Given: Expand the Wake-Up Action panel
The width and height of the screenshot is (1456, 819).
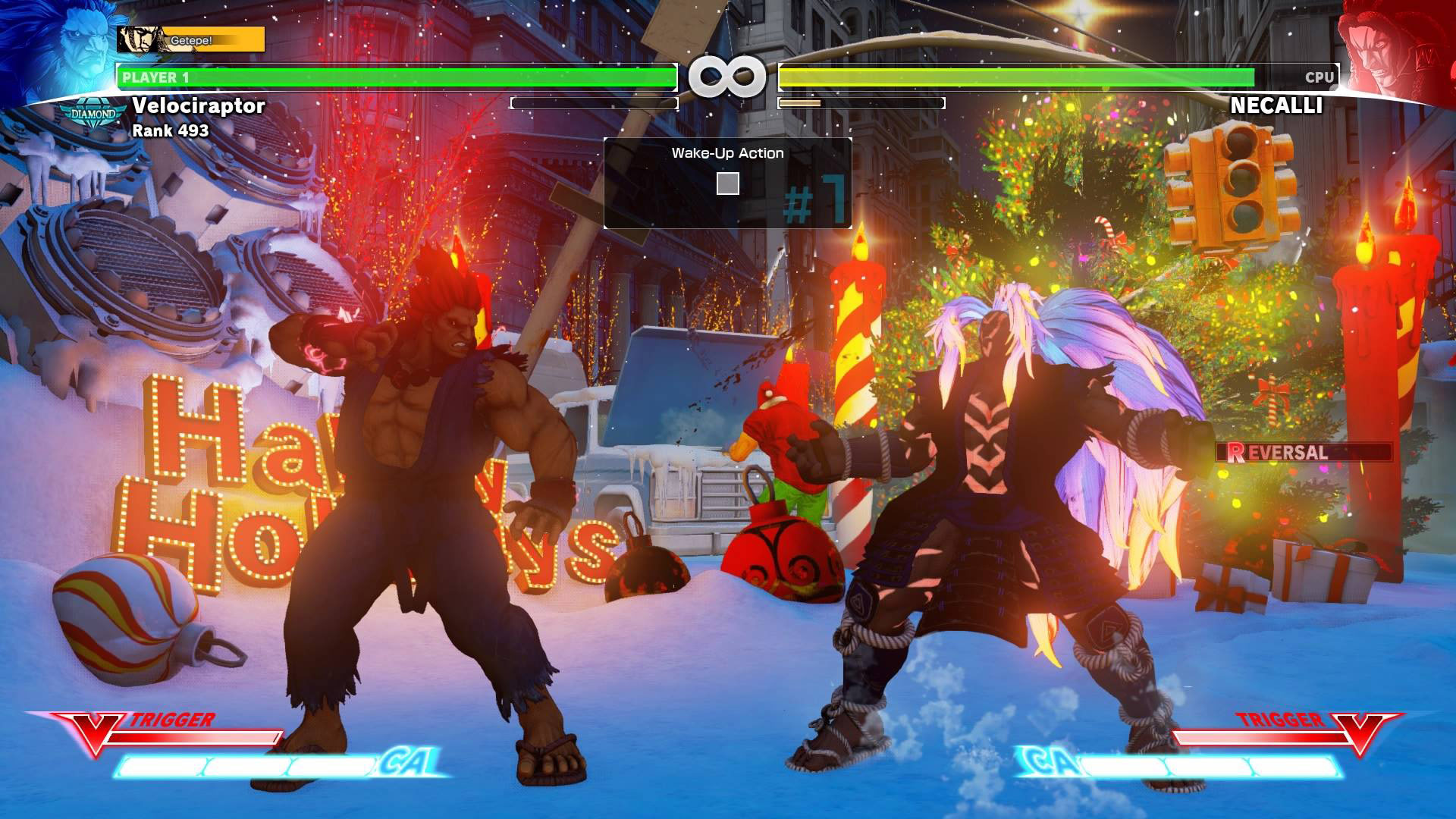Looking at the screenshot, I should click(728, 152).
